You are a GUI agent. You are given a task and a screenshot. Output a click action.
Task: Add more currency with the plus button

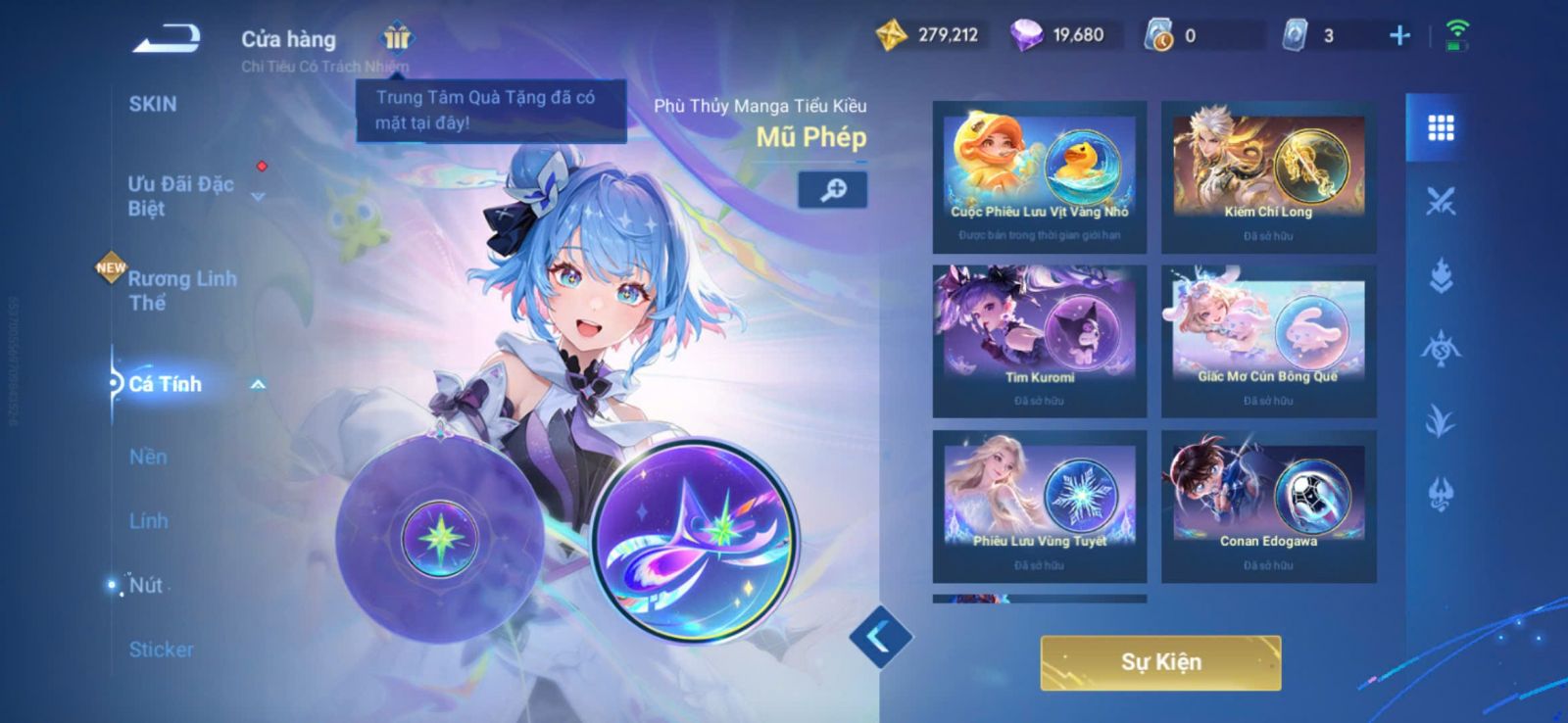[1399, 36]
